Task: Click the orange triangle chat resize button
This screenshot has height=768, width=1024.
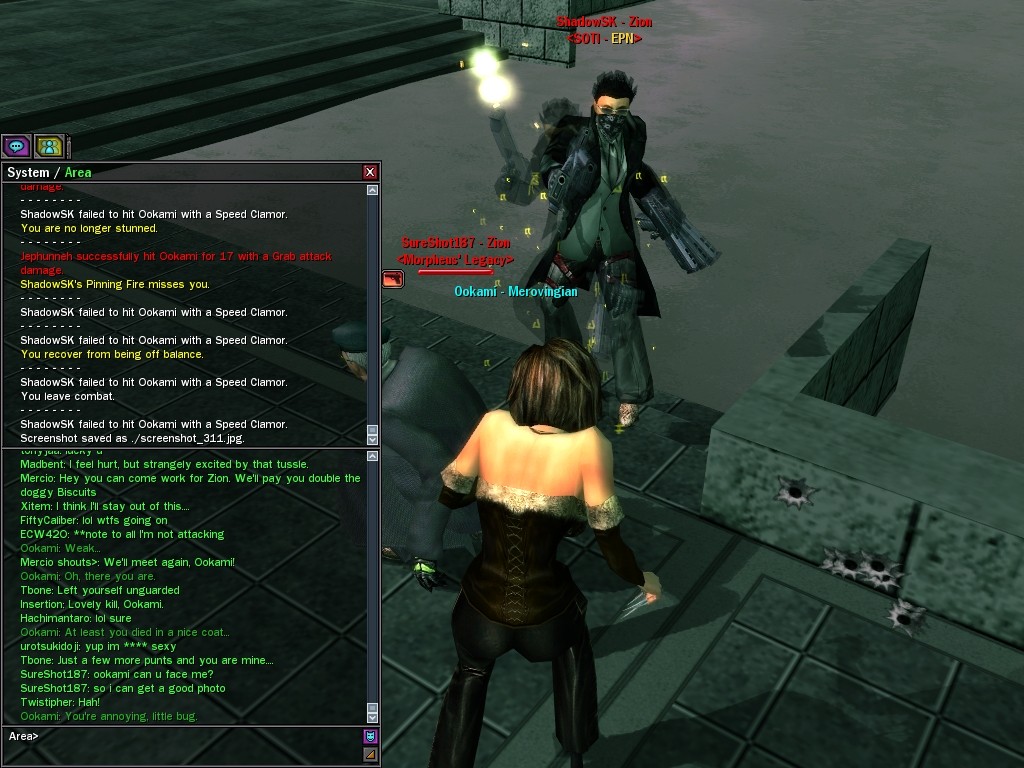Action: coord(370,754)
